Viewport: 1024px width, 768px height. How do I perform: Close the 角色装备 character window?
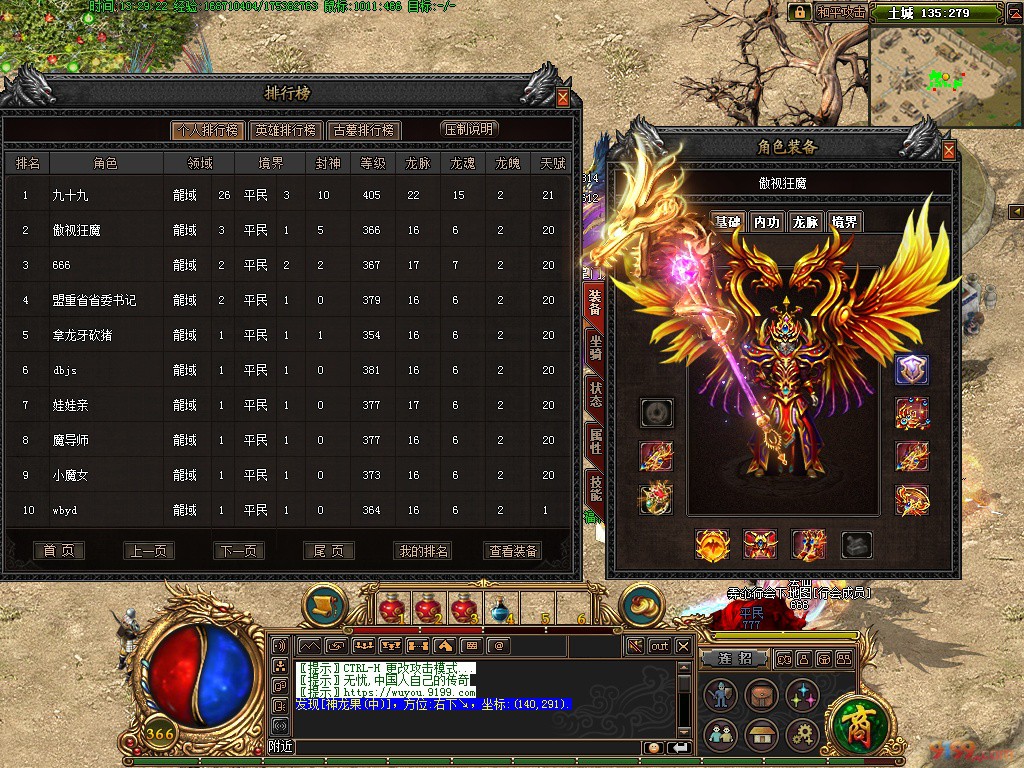point(949,151)
